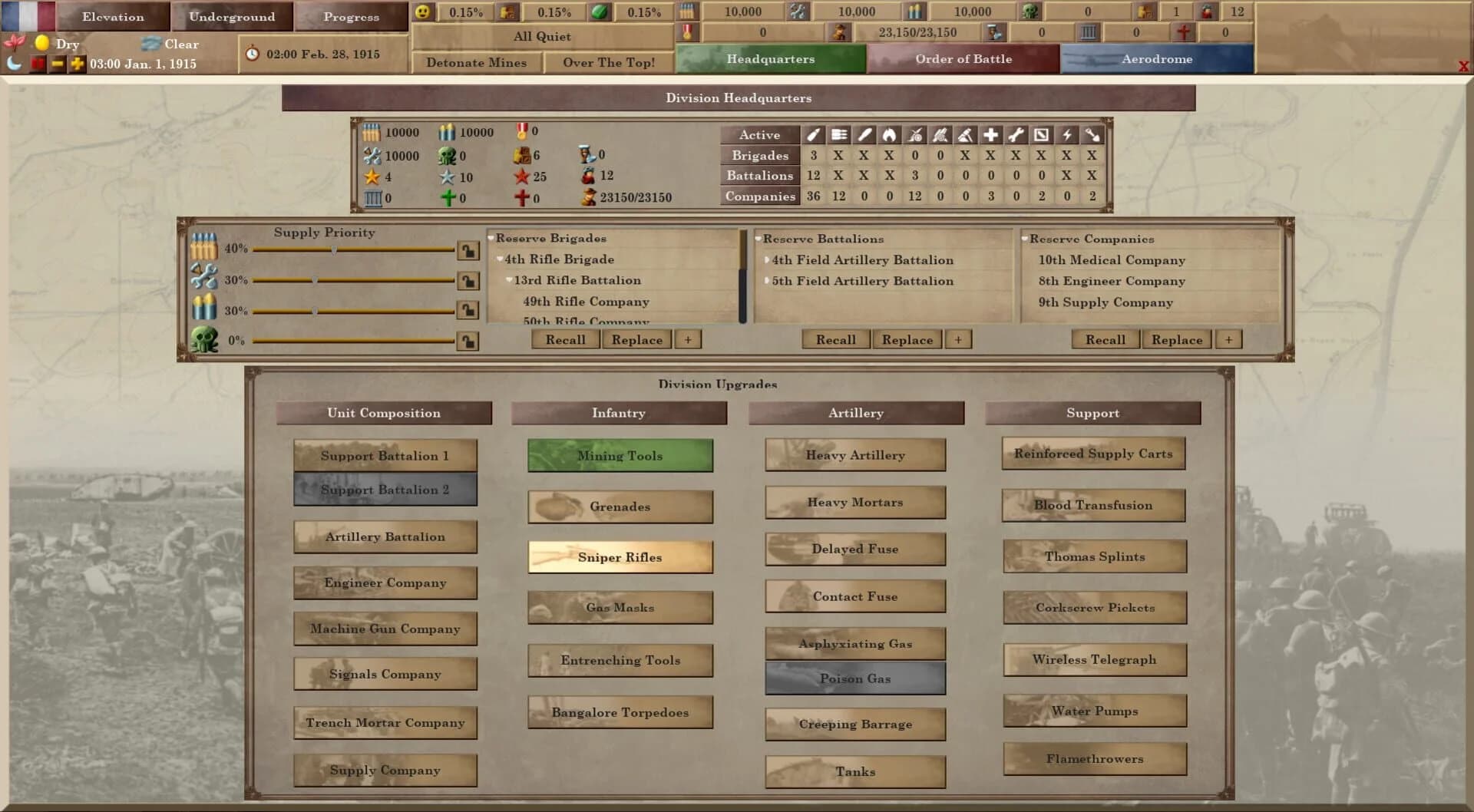The width and height of the screenshot is (1474, 812).
Task: Select the medical cross column in Active table
Action: (990, 134)
